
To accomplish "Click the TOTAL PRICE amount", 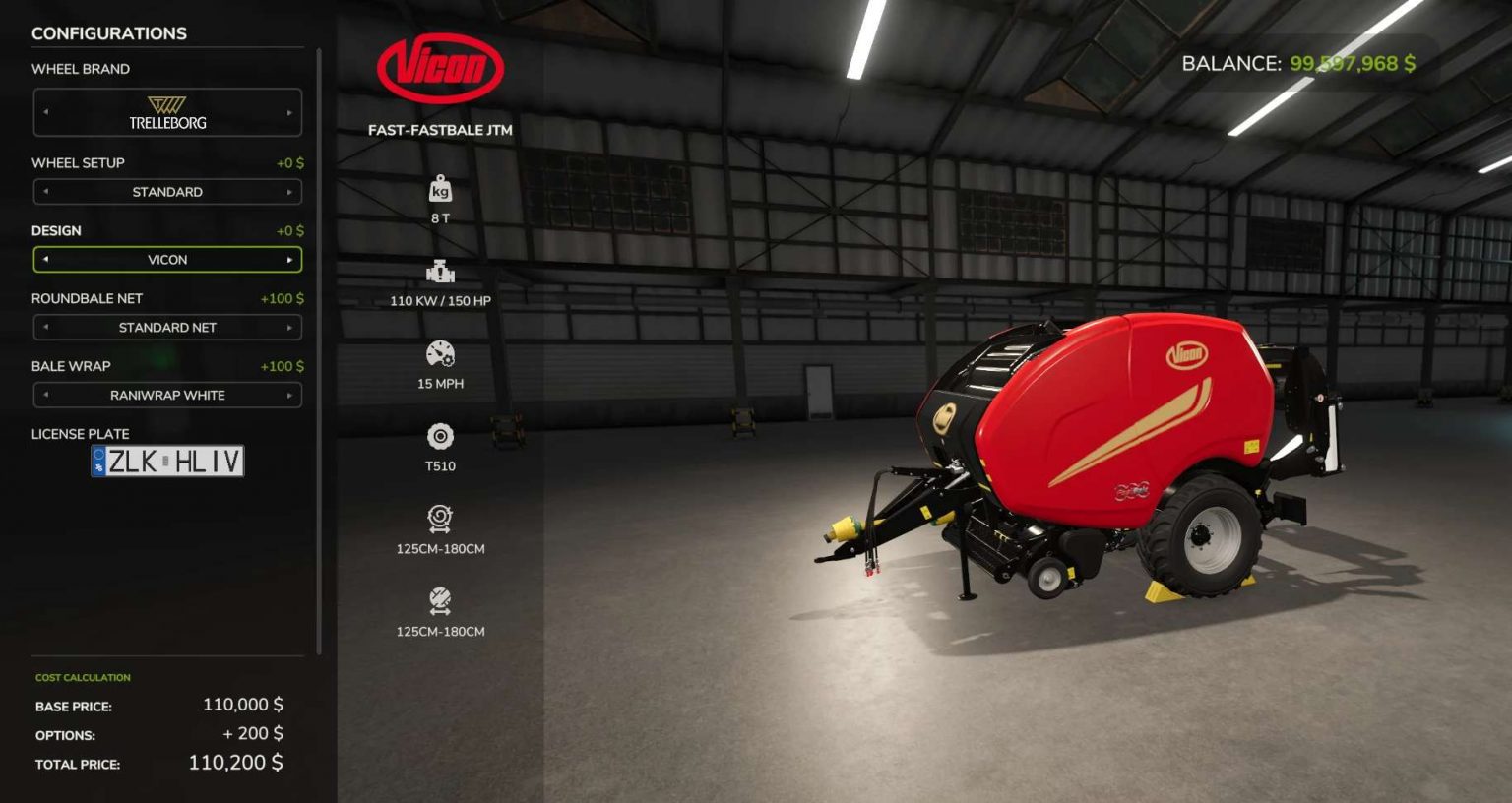I will [236, 762].
